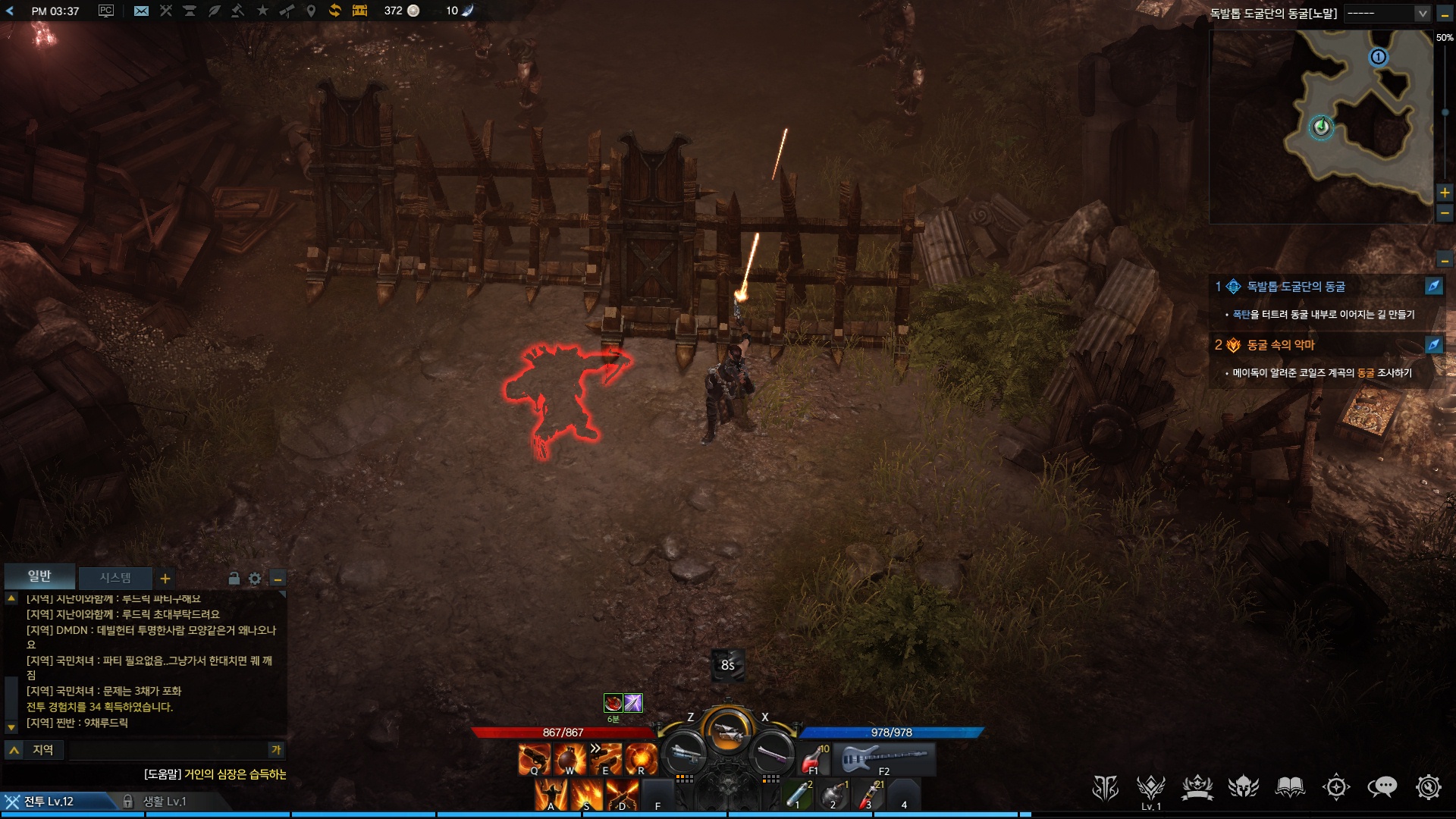The height and width of the screenshot is (819, 1456).
Task: Use the W grenade skill
Action: (570, 758)
